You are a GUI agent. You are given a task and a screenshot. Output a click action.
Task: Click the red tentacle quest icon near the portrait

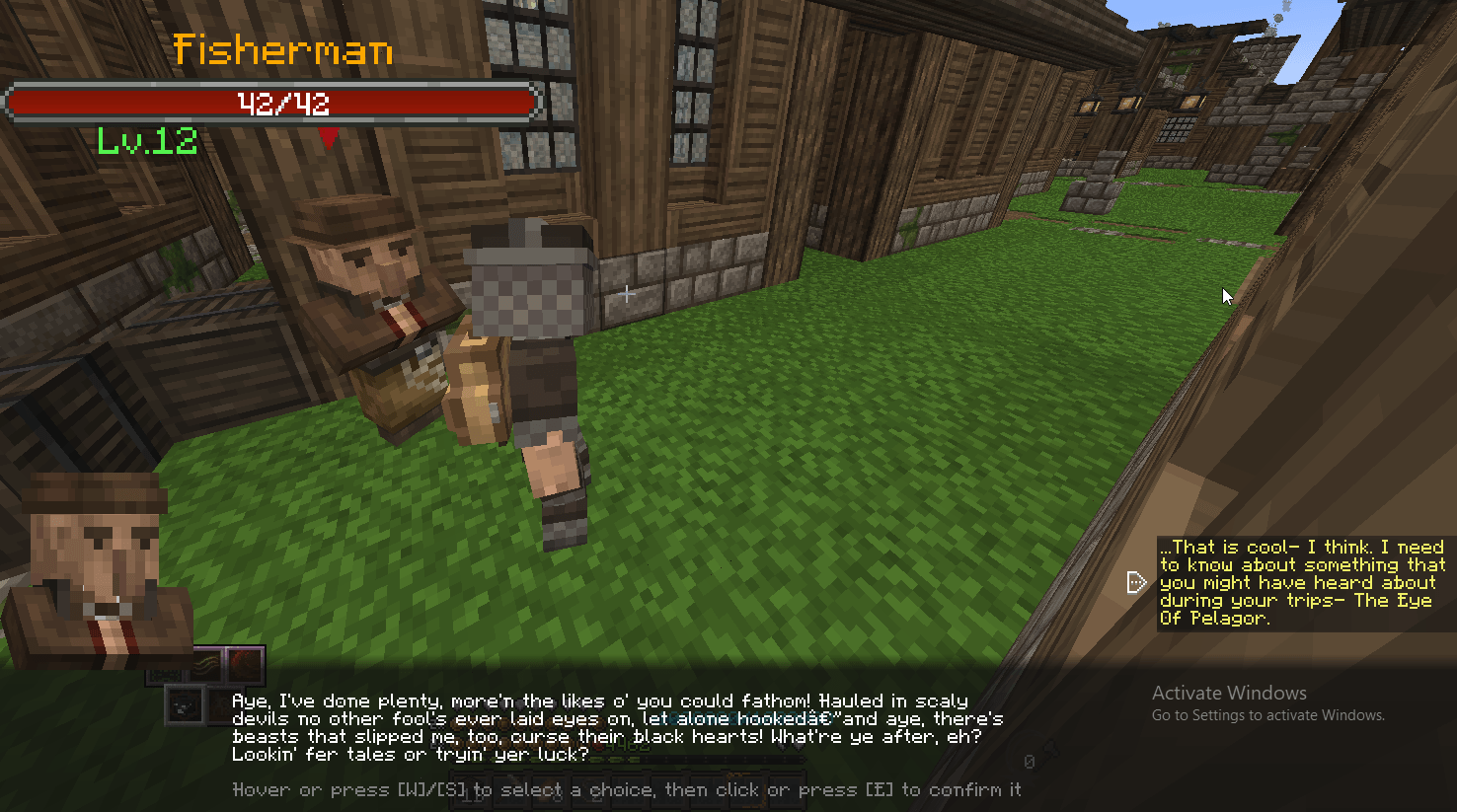pyautogui.click(x=245, y=663)
